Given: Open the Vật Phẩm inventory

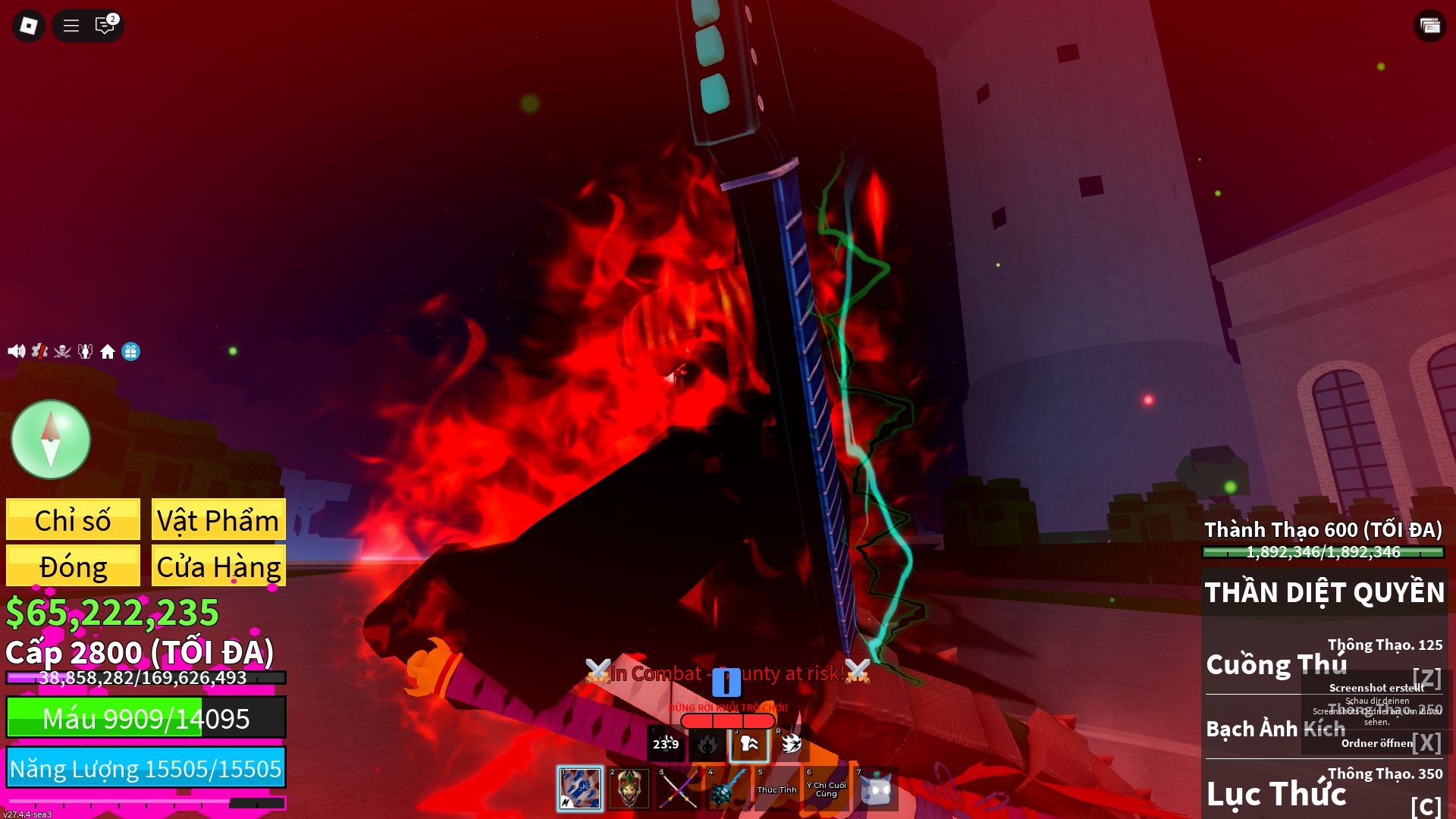Looking at the screenshot, I should click(218, 520).
